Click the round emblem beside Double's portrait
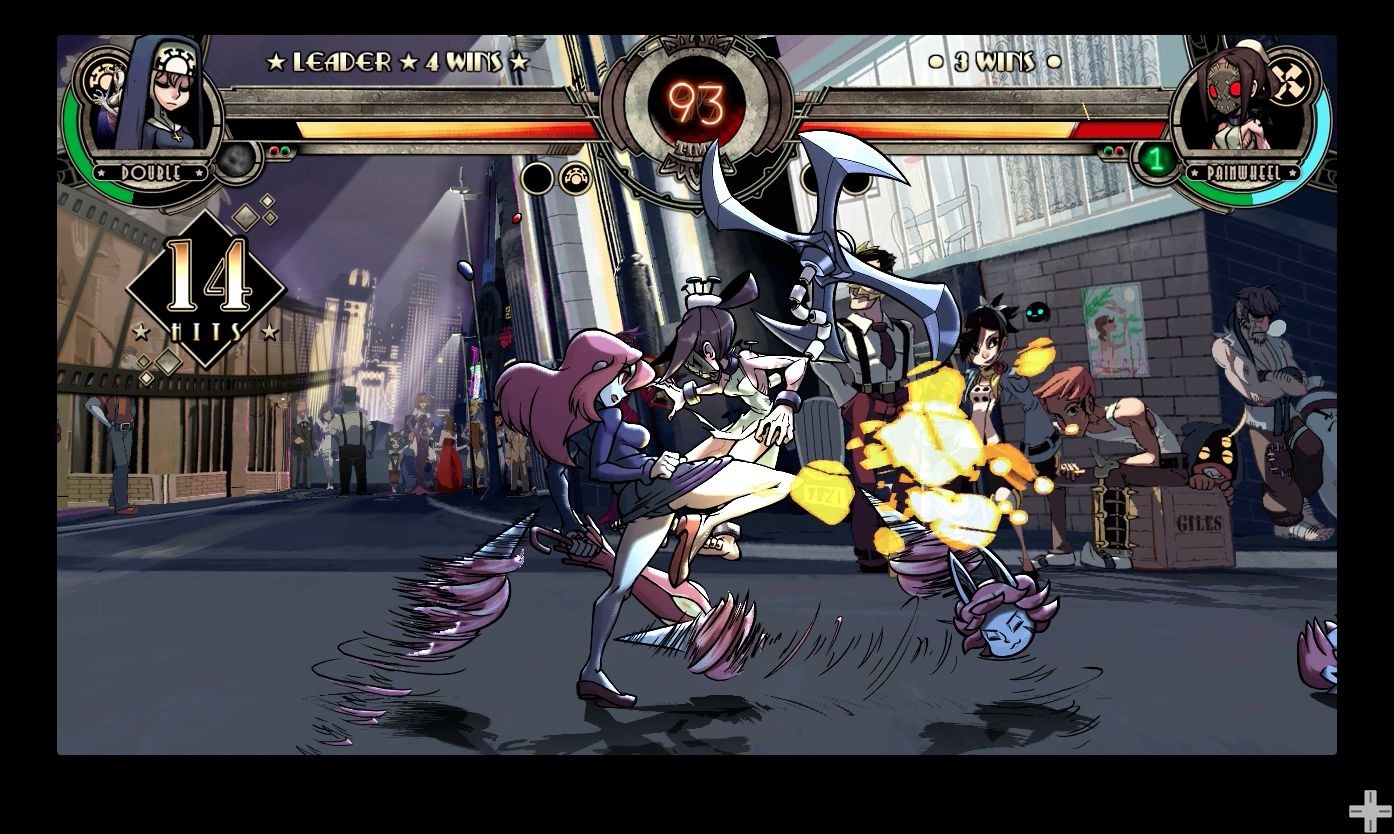The height and width of the screenshot is (834, 1394). (100, 76)
